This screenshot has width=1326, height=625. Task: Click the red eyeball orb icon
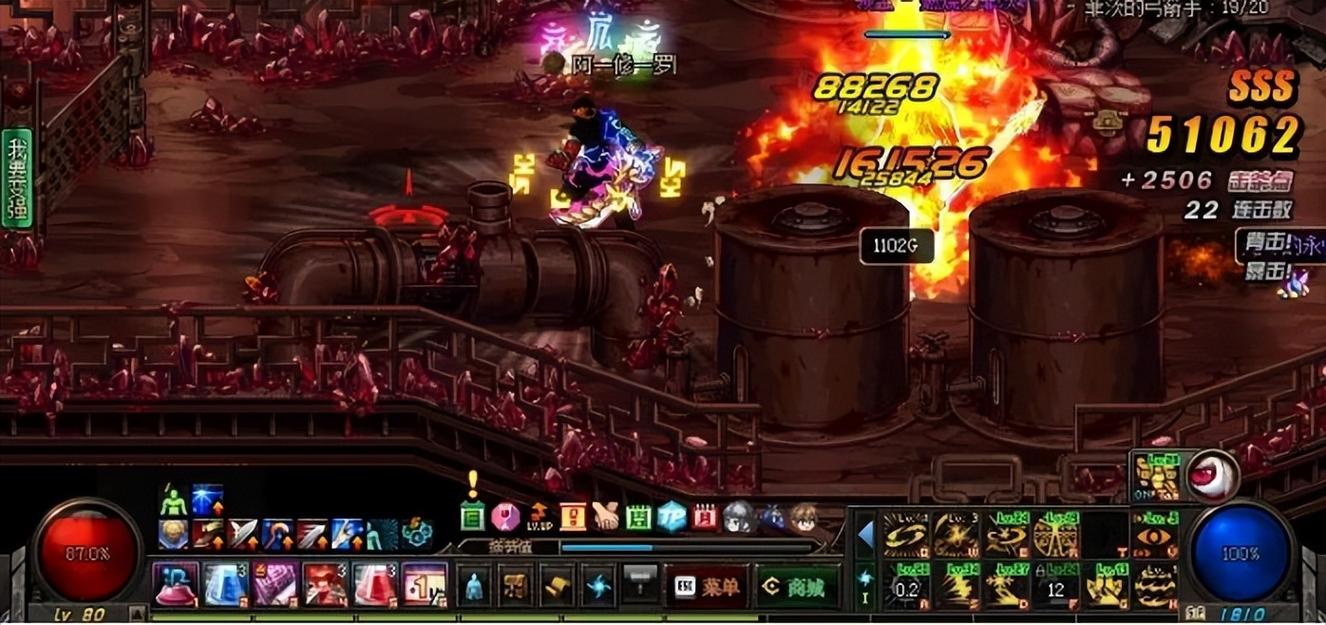pyautogui.click(x=1213, y=475)
